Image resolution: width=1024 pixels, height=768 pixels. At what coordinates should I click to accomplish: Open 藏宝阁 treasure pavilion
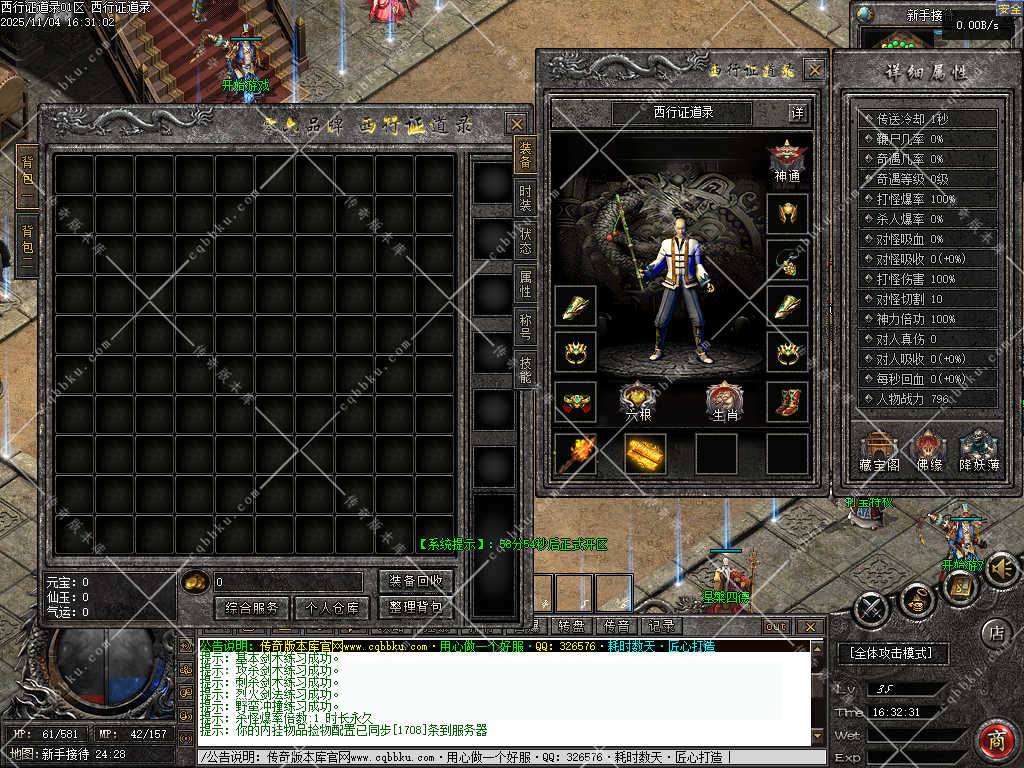point(879,450)
